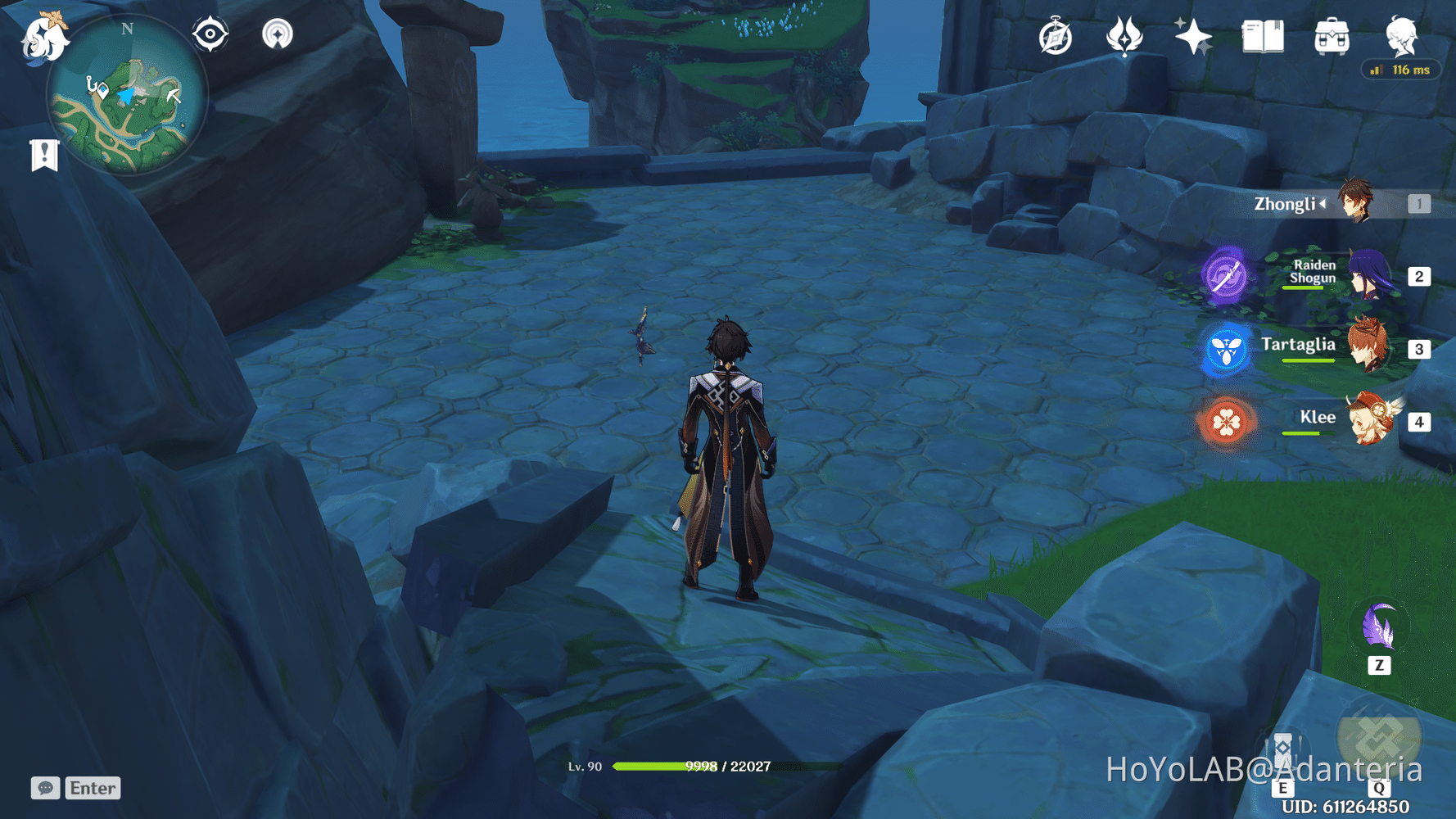
Task: Open the character screen head icon
Action: pyautogui.click(x=1401, y=36)
